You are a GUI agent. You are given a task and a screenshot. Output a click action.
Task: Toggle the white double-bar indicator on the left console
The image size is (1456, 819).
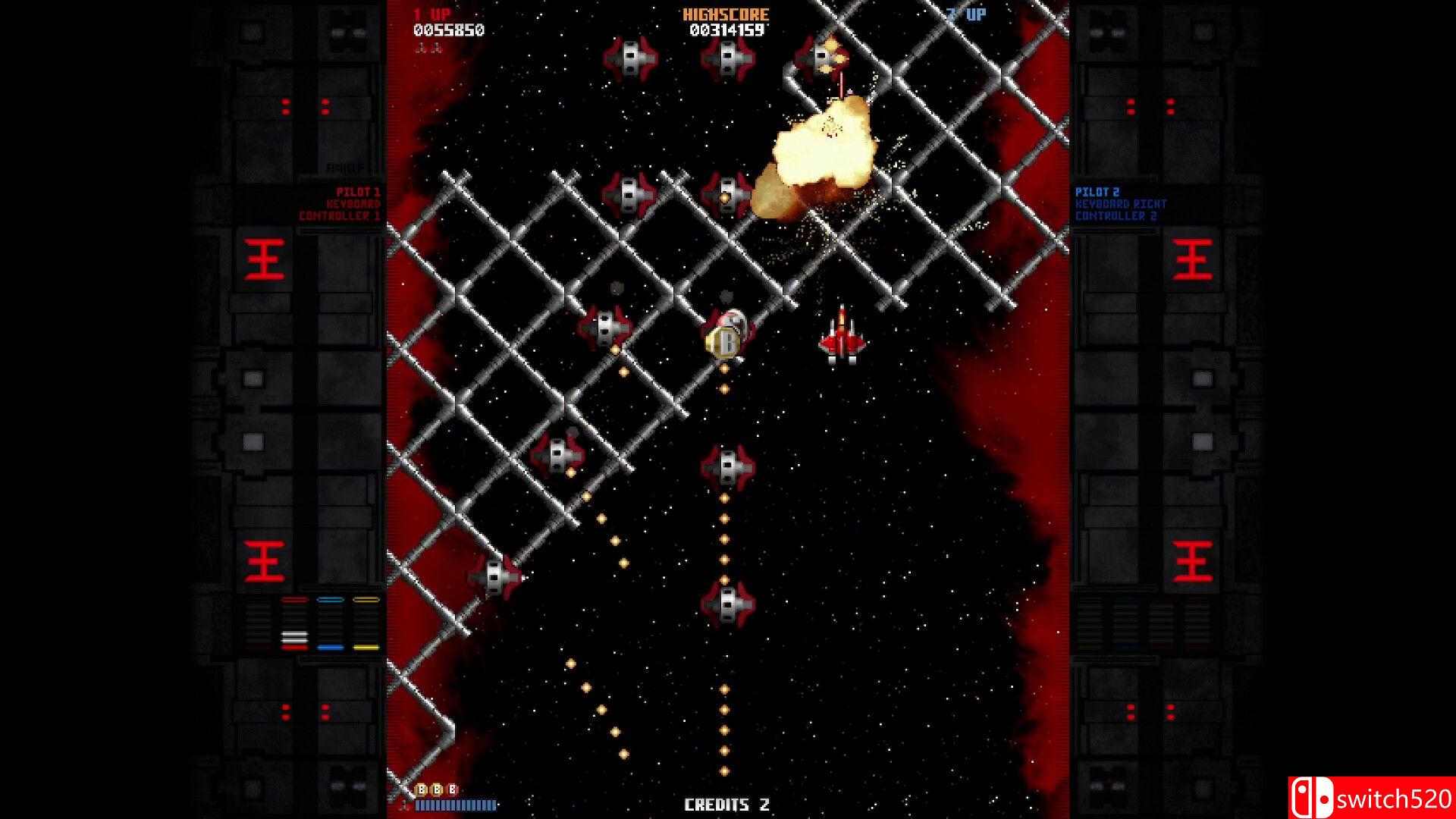294,637
